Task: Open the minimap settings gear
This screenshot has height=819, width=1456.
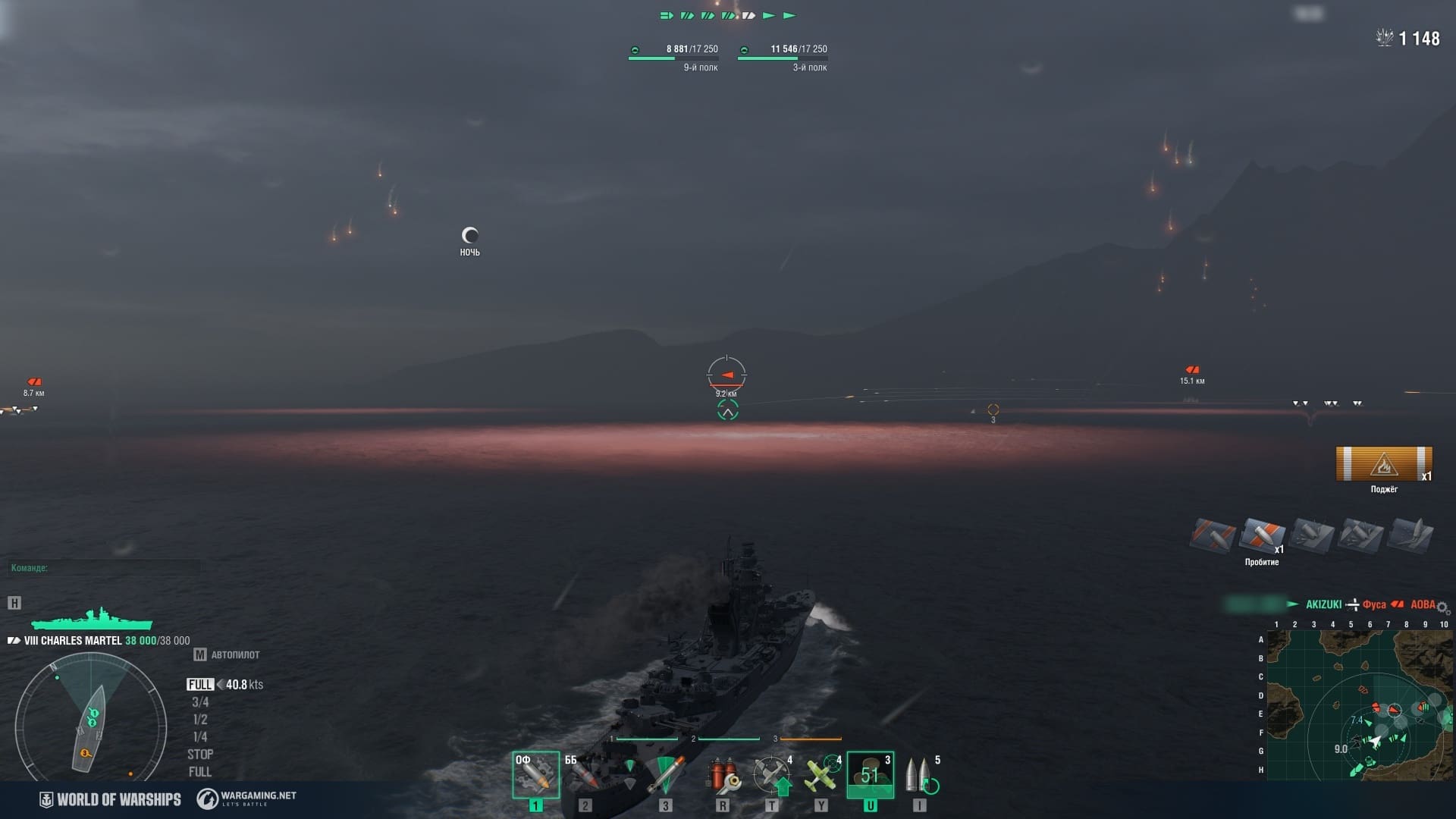Action: click(x=1442, y=608)
